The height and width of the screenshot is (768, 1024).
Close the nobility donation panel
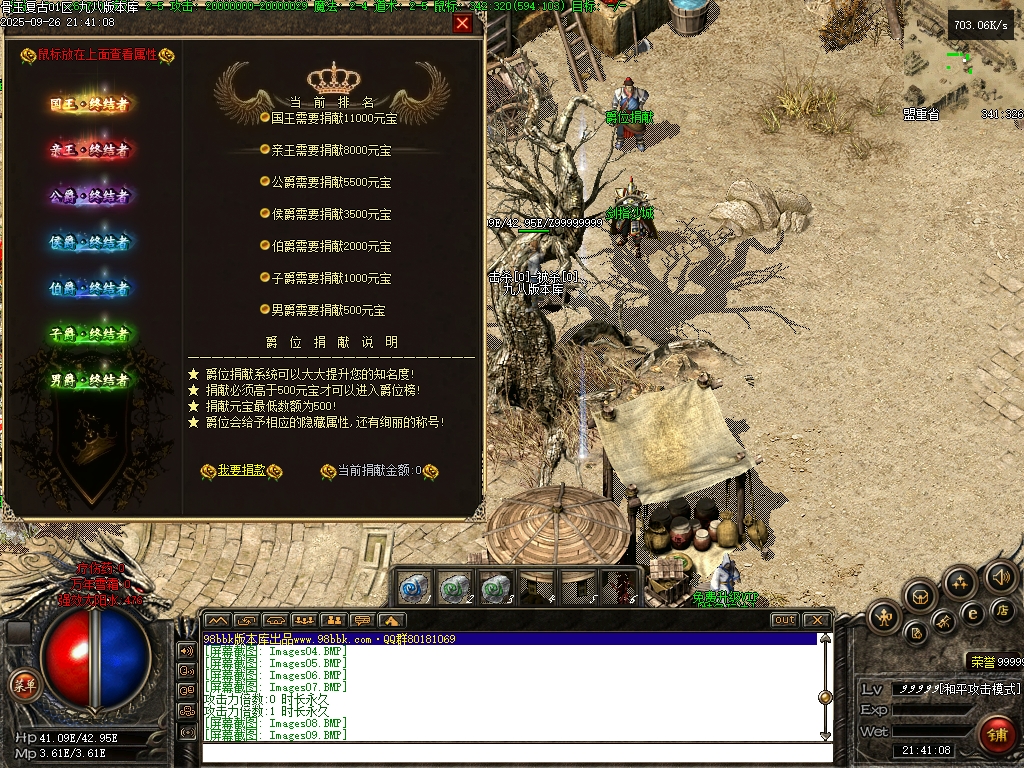coord(462,24)
